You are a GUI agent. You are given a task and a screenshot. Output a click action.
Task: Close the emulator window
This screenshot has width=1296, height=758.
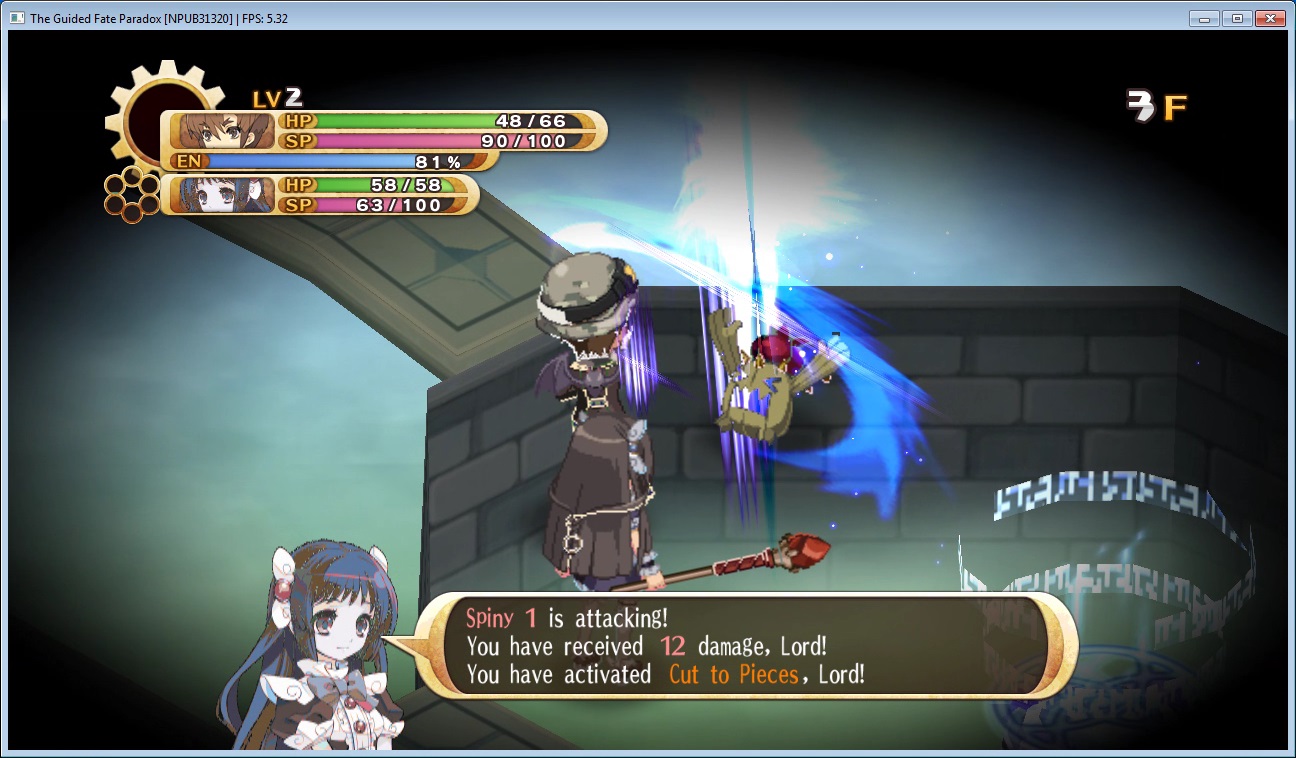point(1269,18)
